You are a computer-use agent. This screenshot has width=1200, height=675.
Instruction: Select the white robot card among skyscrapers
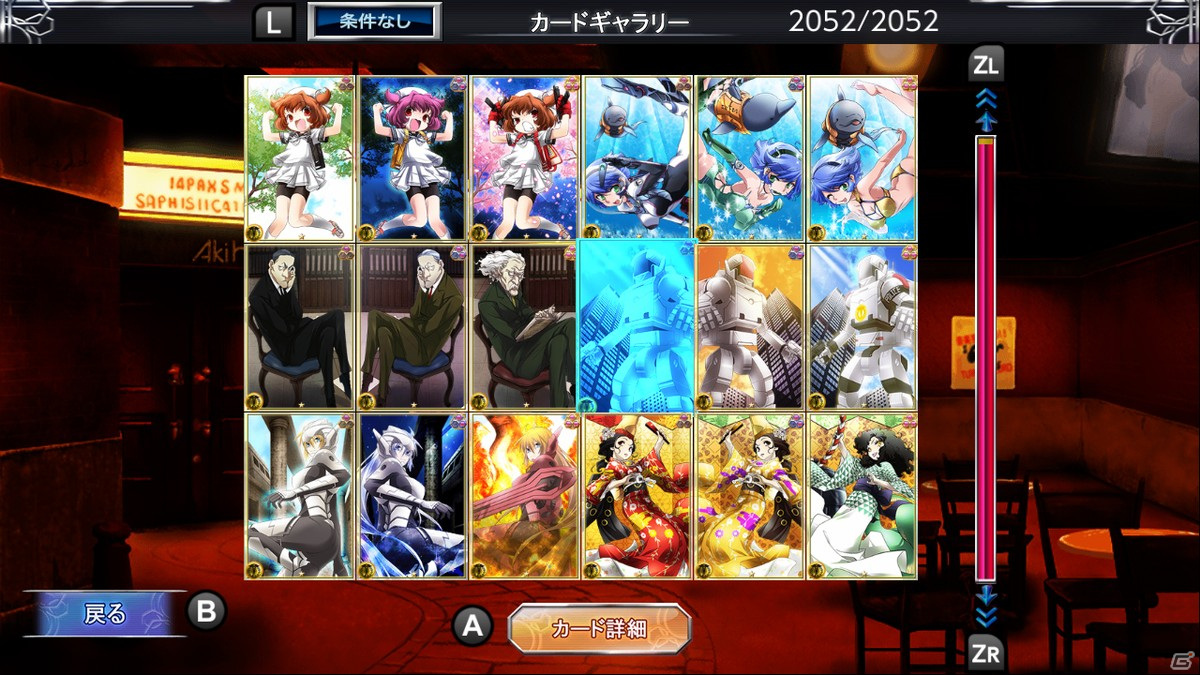click(x=862, y=326)
